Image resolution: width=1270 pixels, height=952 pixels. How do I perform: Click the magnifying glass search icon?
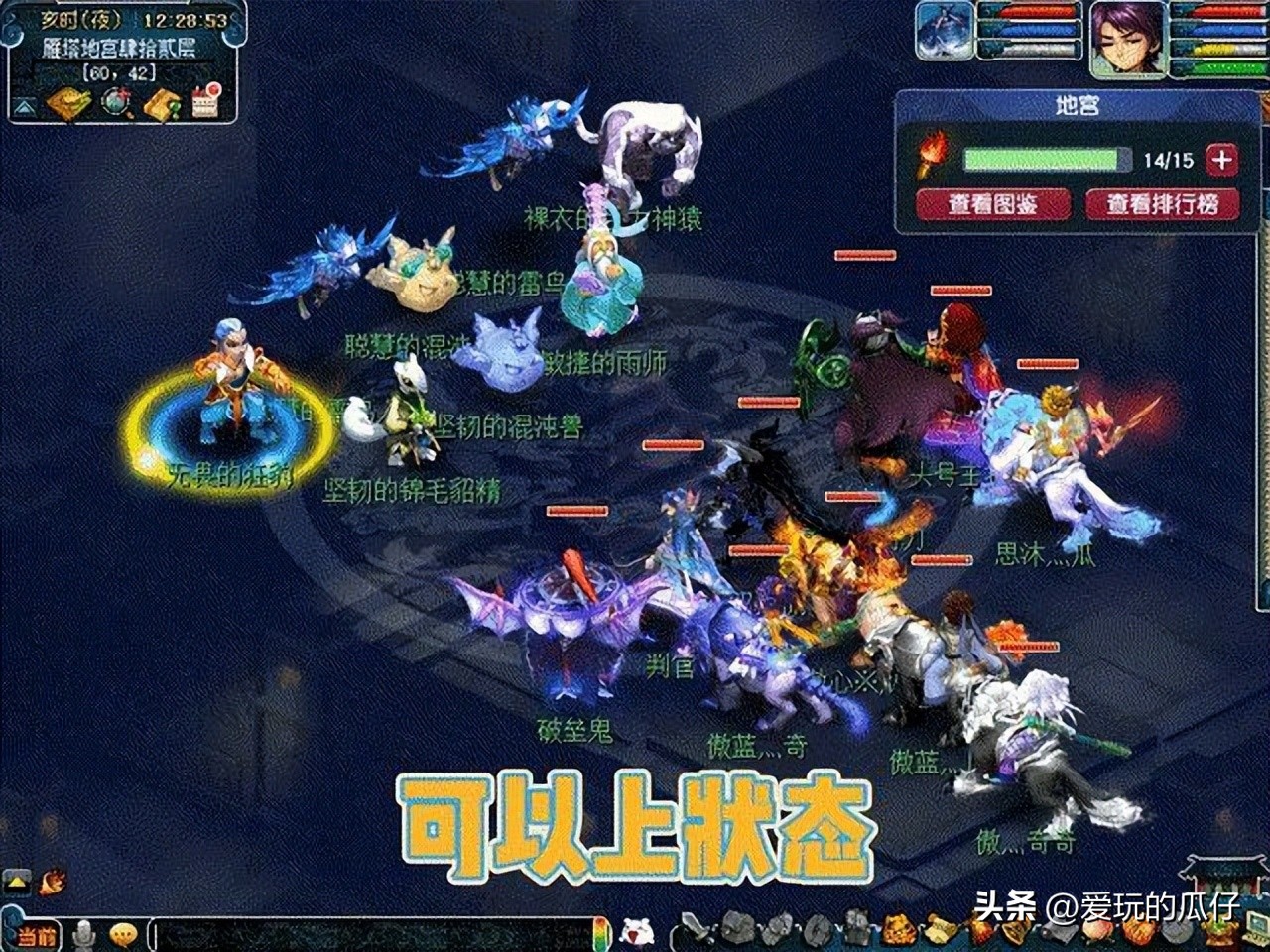click(117, 103)
